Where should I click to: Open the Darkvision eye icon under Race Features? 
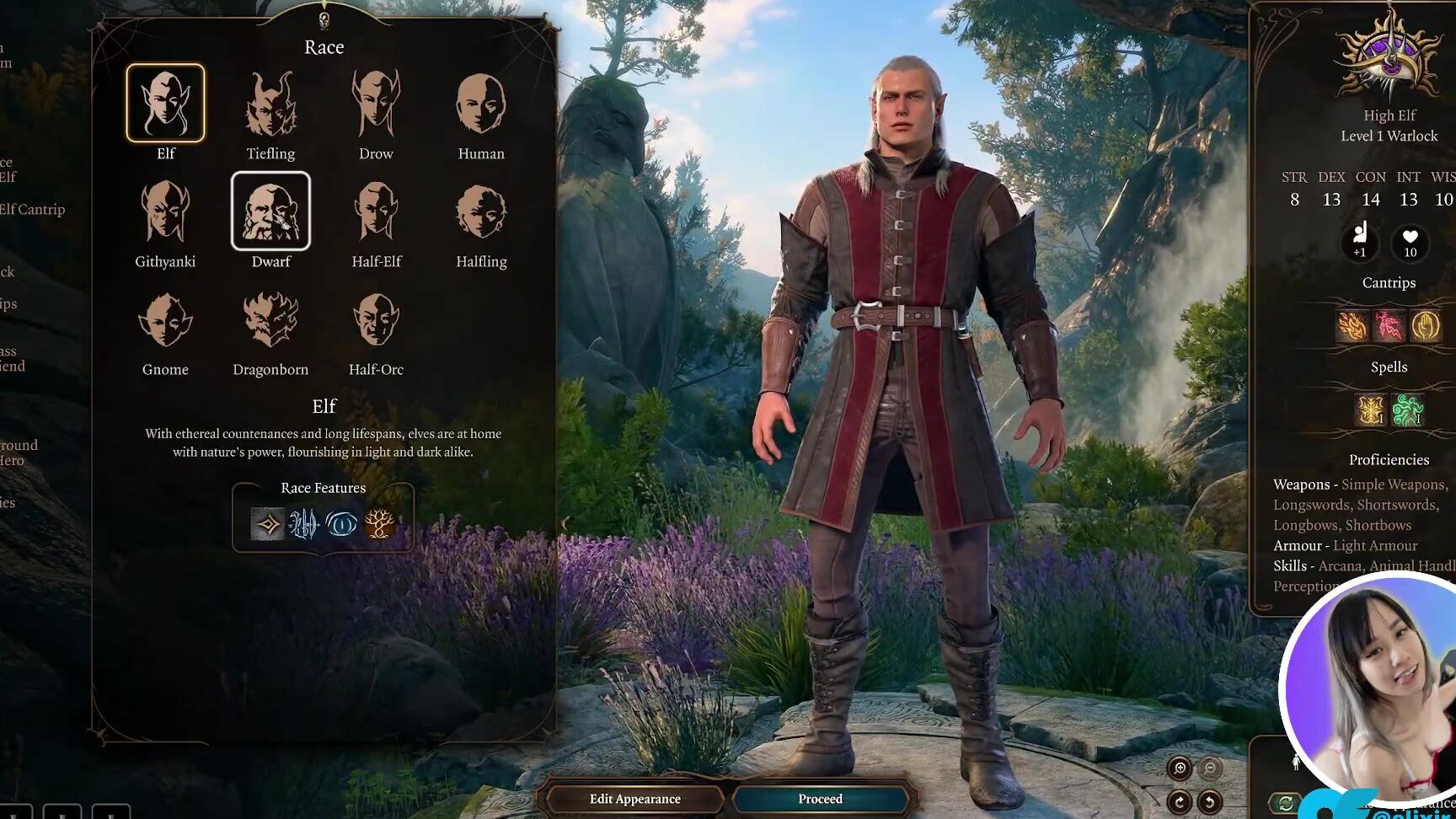[342, 524]
